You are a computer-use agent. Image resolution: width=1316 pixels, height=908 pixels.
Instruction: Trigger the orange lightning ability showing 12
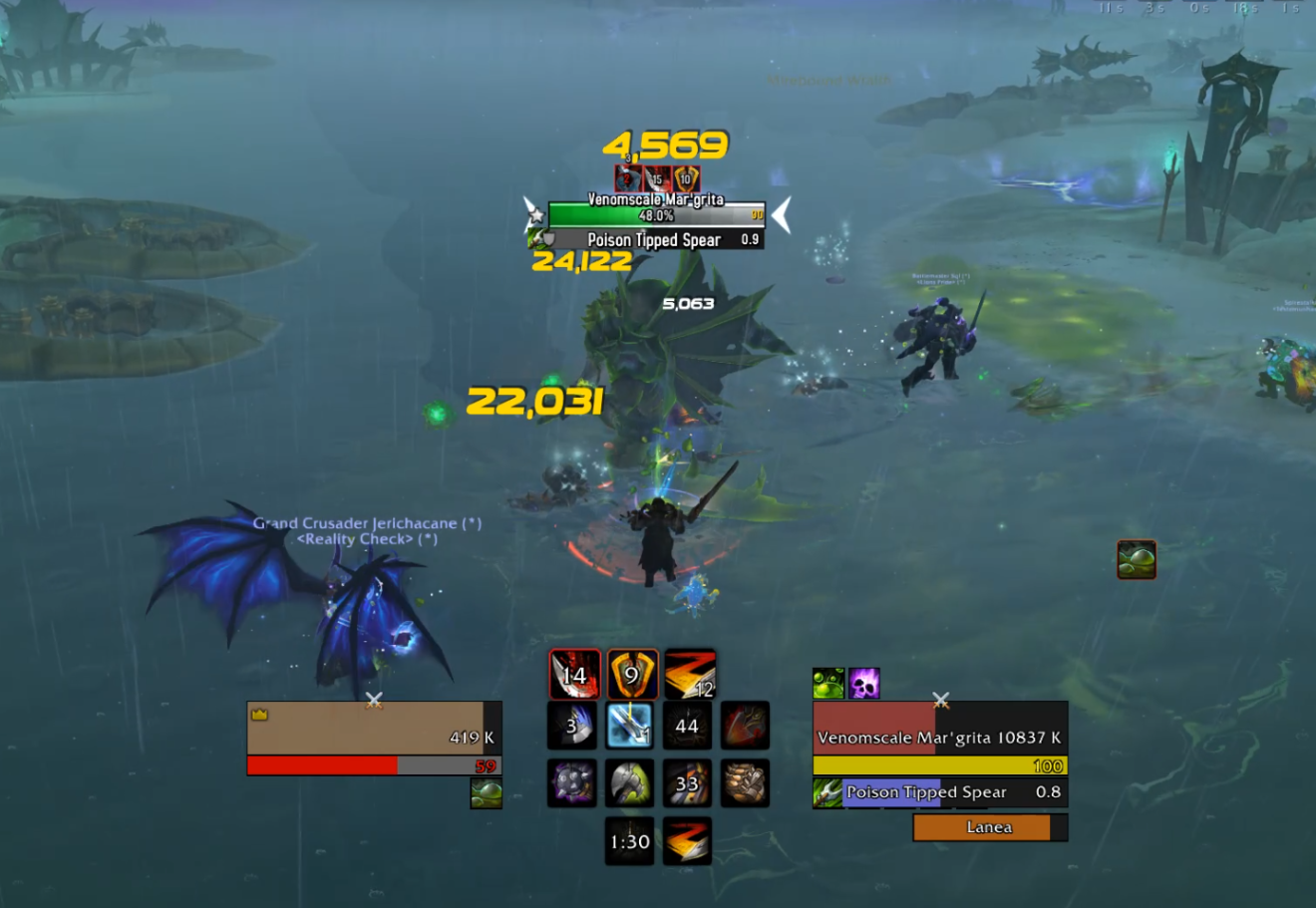click(690, 675)
